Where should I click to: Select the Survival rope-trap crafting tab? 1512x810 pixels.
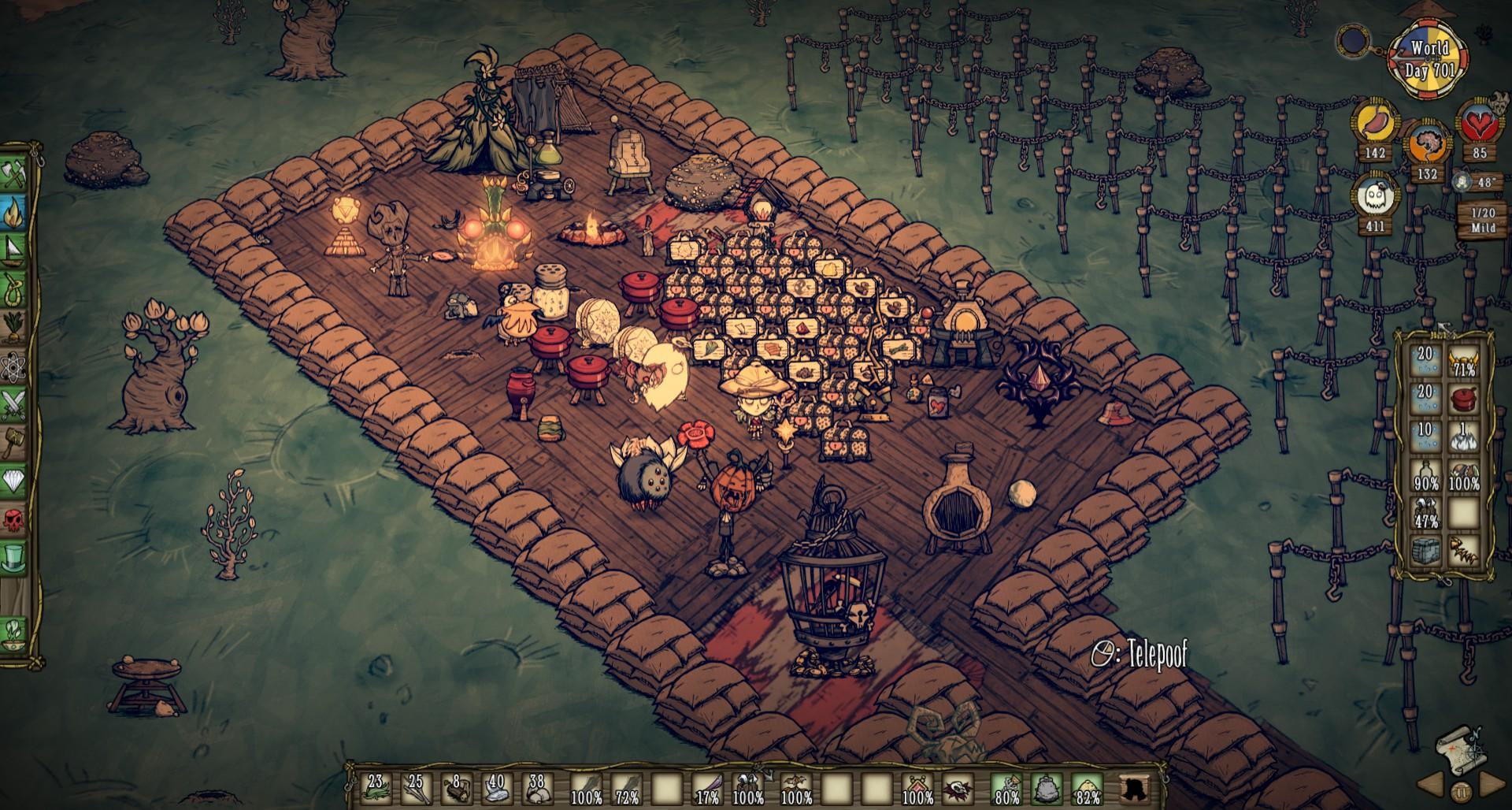16,288
